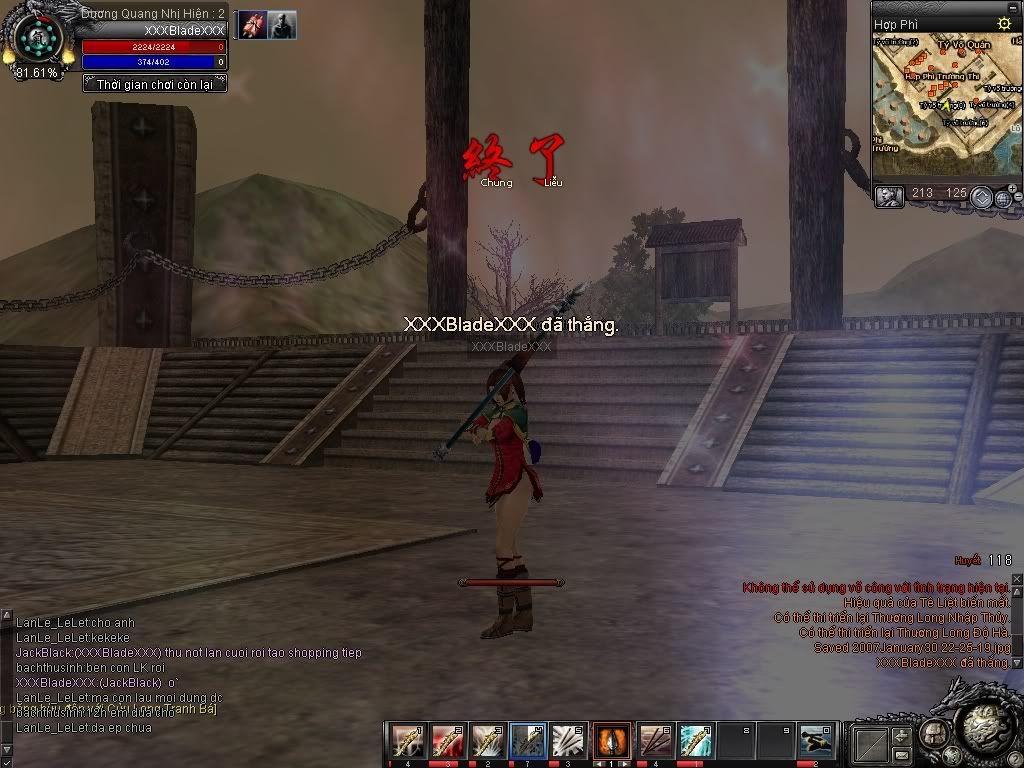Trigger the white burst skill in slot 5

pyautogui.click(x=568, y=741)
